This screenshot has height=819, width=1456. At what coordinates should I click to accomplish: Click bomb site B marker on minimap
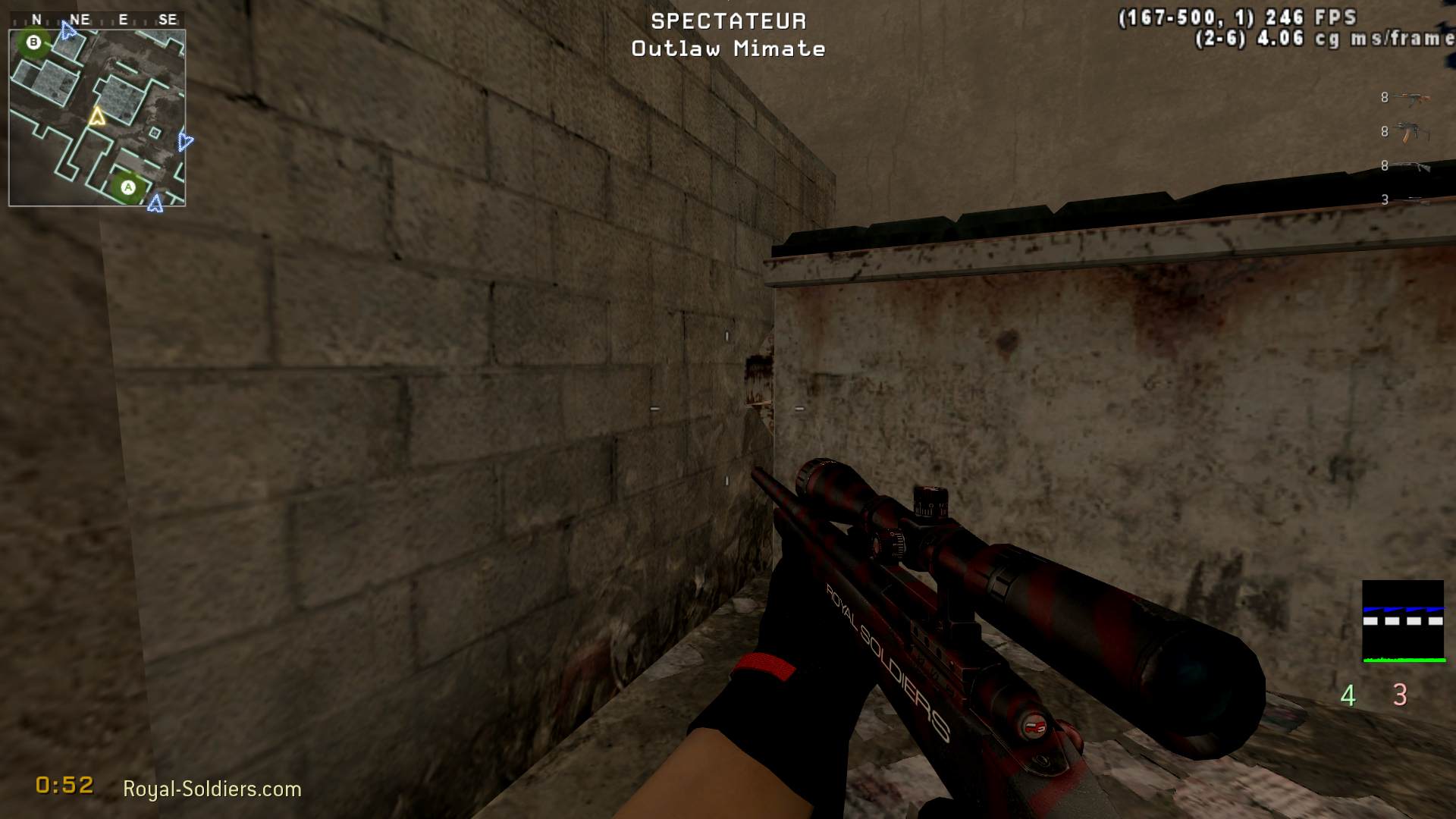pyautogui.click(x=33, y=42)
